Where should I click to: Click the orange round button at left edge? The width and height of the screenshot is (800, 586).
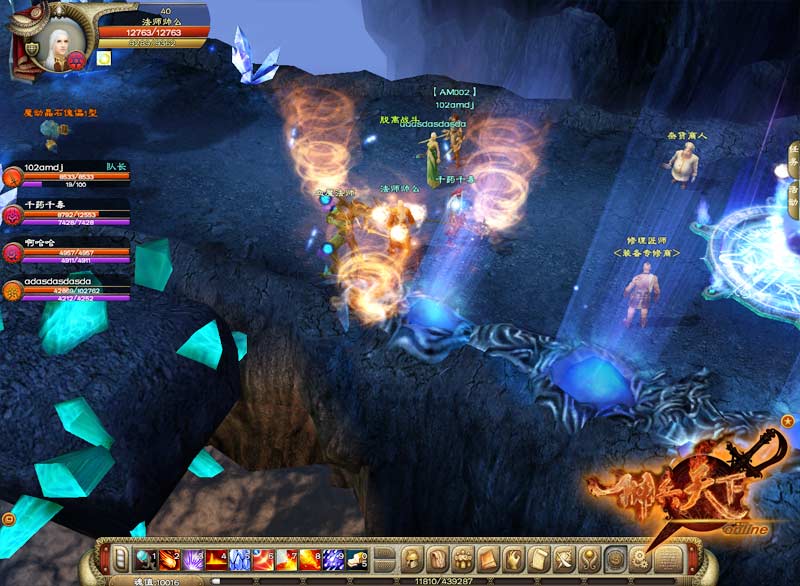9,519
